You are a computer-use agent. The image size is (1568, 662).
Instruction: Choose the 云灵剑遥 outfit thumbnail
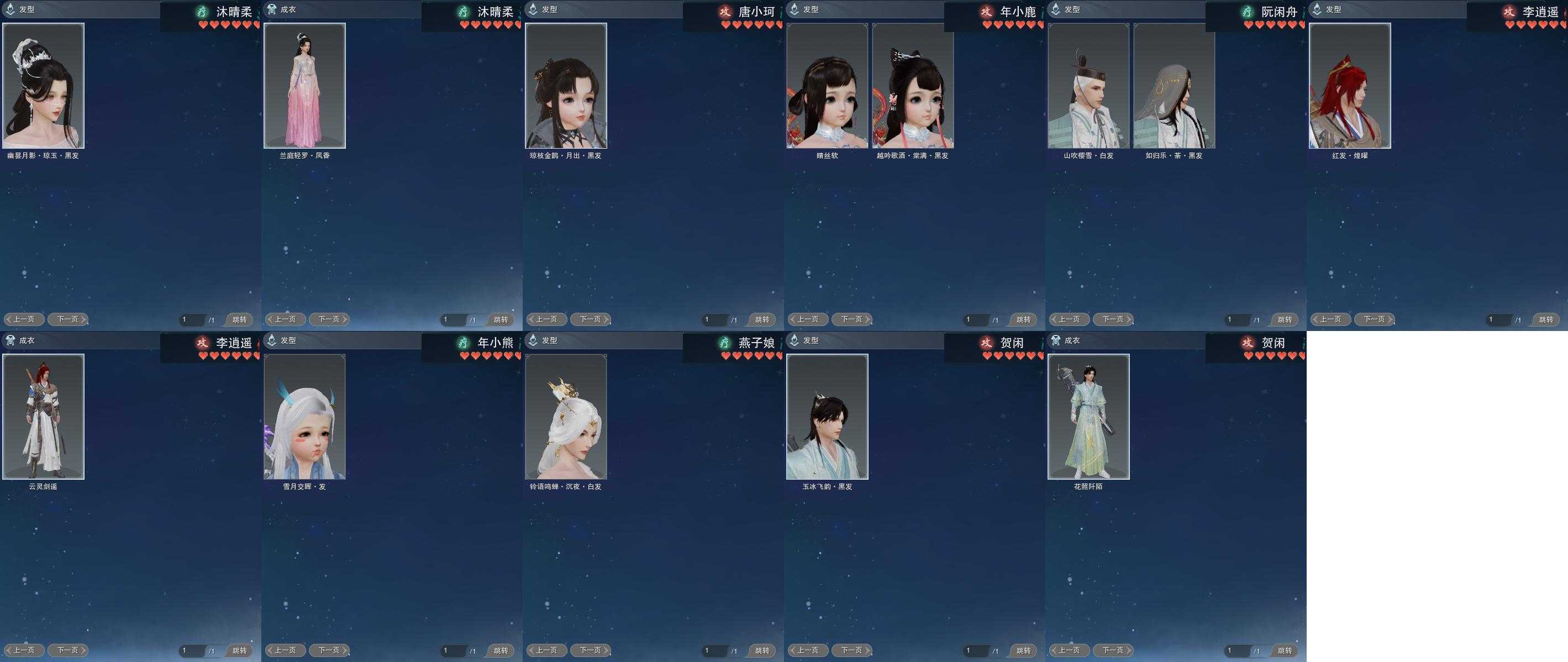point(43,417)
